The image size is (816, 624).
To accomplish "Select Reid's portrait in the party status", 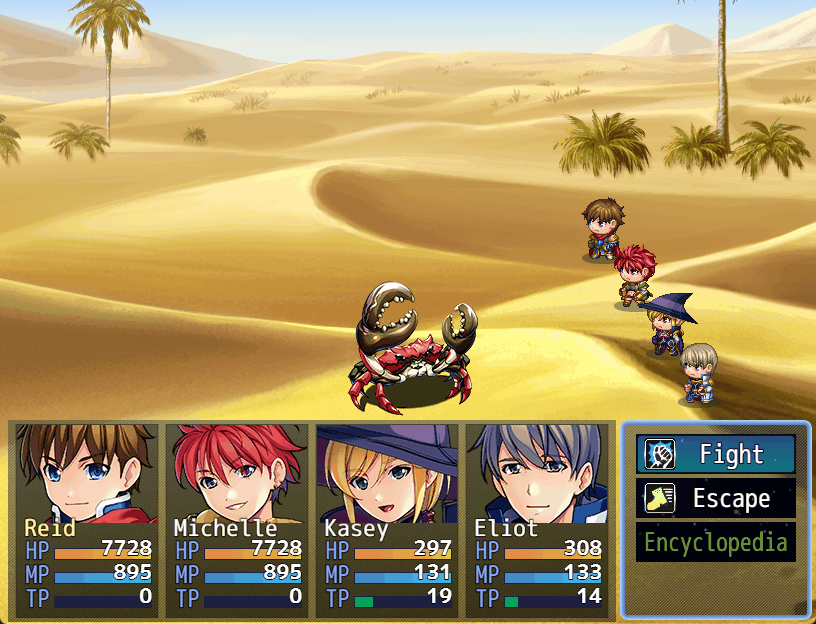I will pos(87,475).
